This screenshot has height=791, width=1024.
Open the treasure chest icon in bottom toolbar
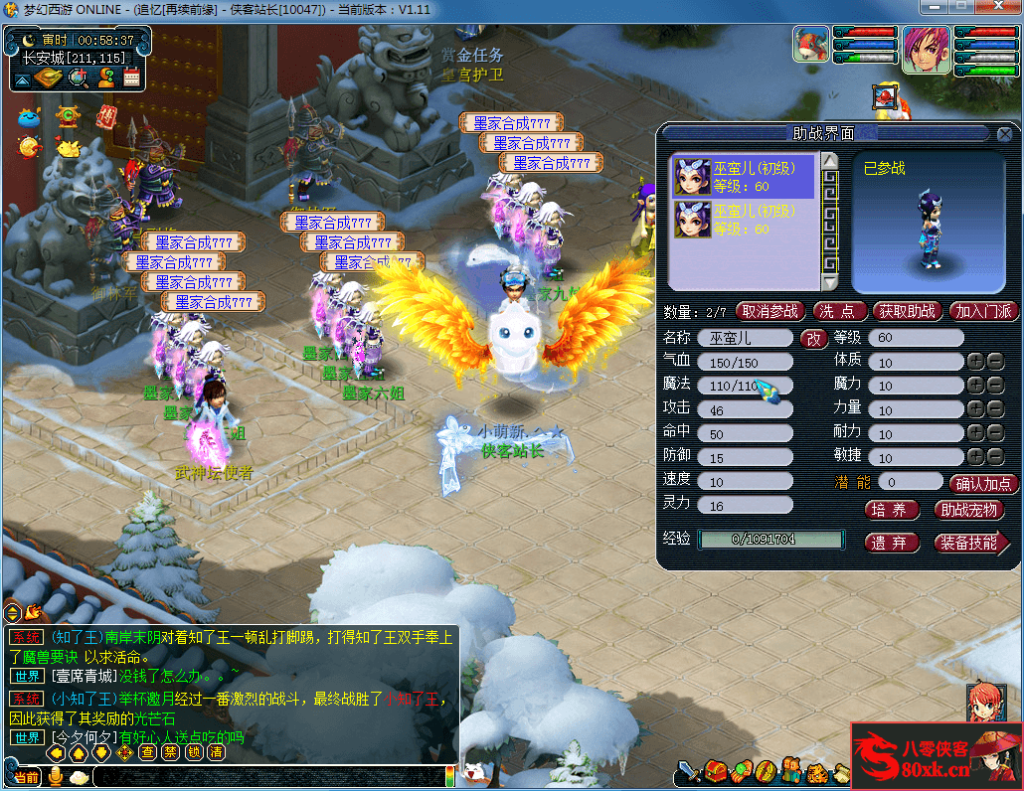click(x=714, y=772)
